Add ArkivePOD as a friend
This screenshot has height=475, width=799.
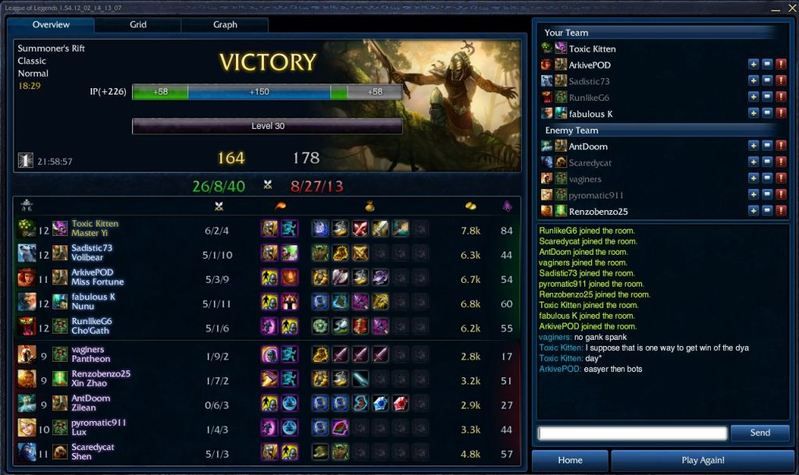[753, 65]
